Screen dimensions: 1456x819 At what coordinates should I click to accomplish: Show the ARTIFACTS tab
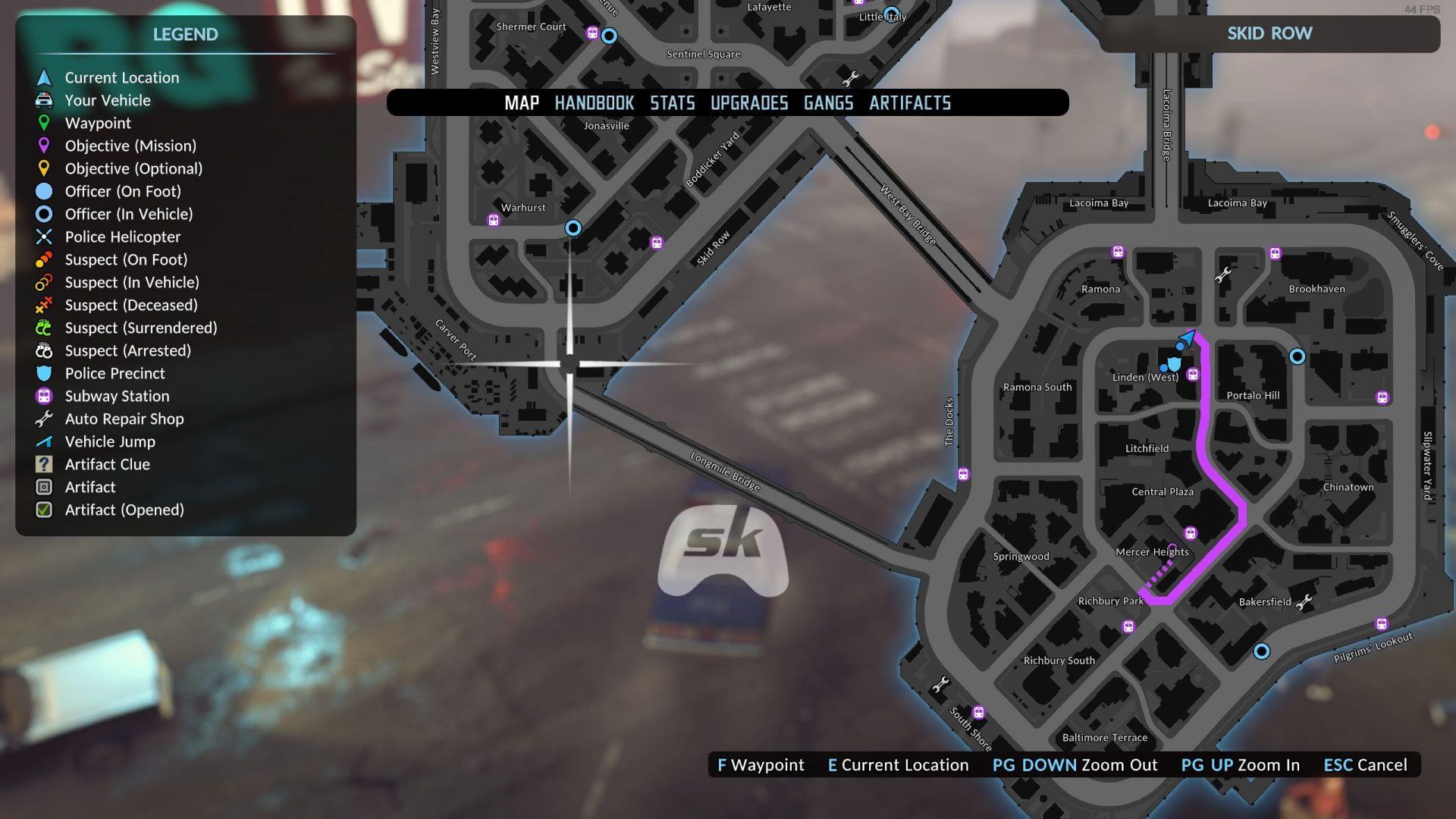(x=909, y=103)
